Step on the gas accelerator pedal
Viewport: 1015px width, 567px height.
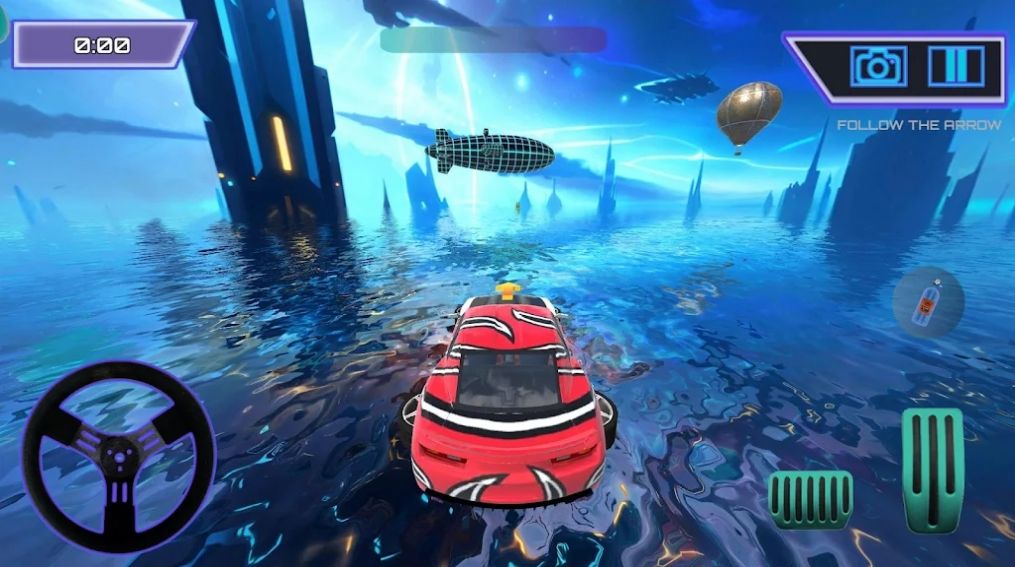coord(932,468)
